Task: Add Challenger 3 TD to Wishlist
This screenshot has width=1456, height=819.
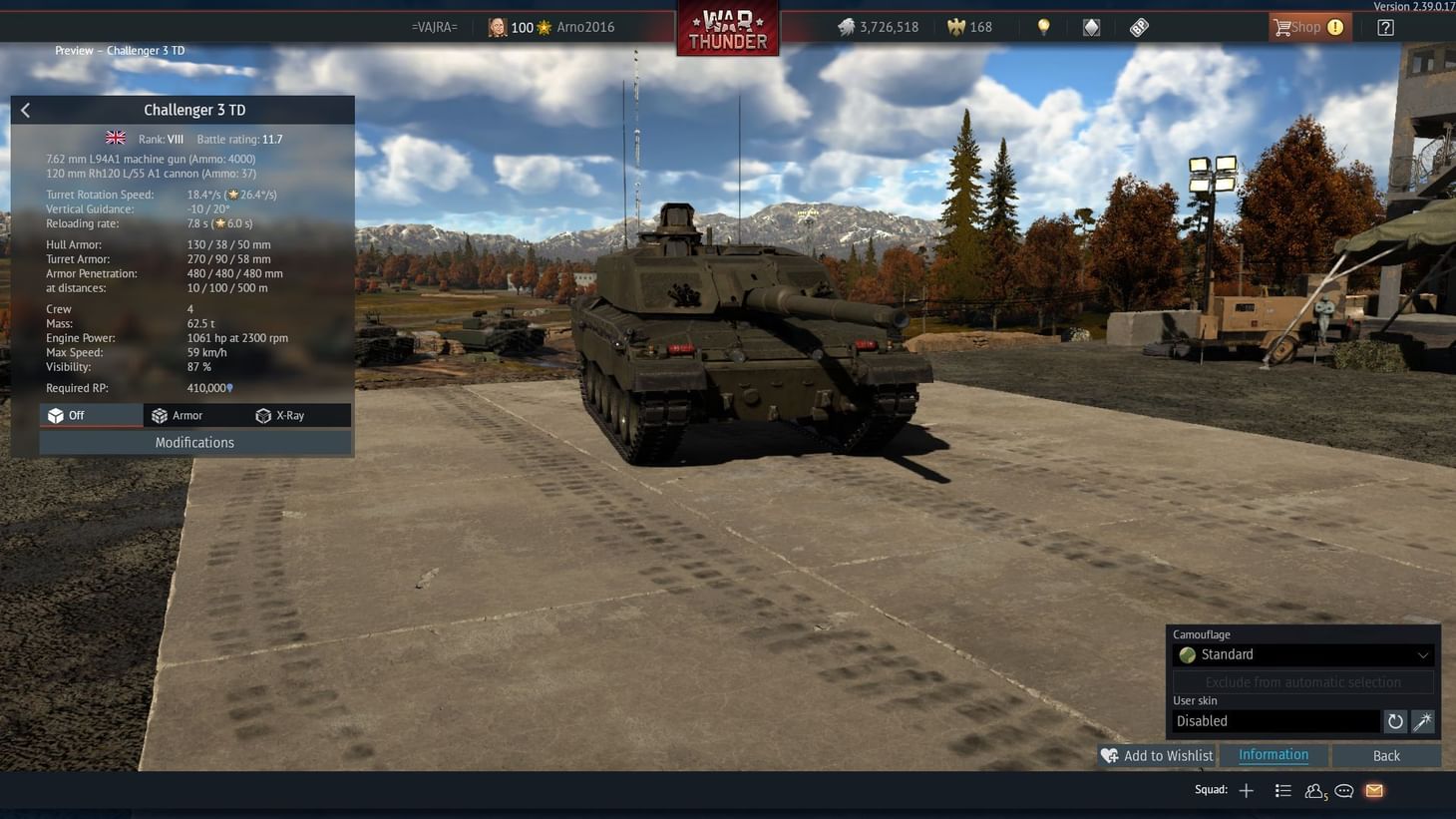Action: tap(1157, 755)
